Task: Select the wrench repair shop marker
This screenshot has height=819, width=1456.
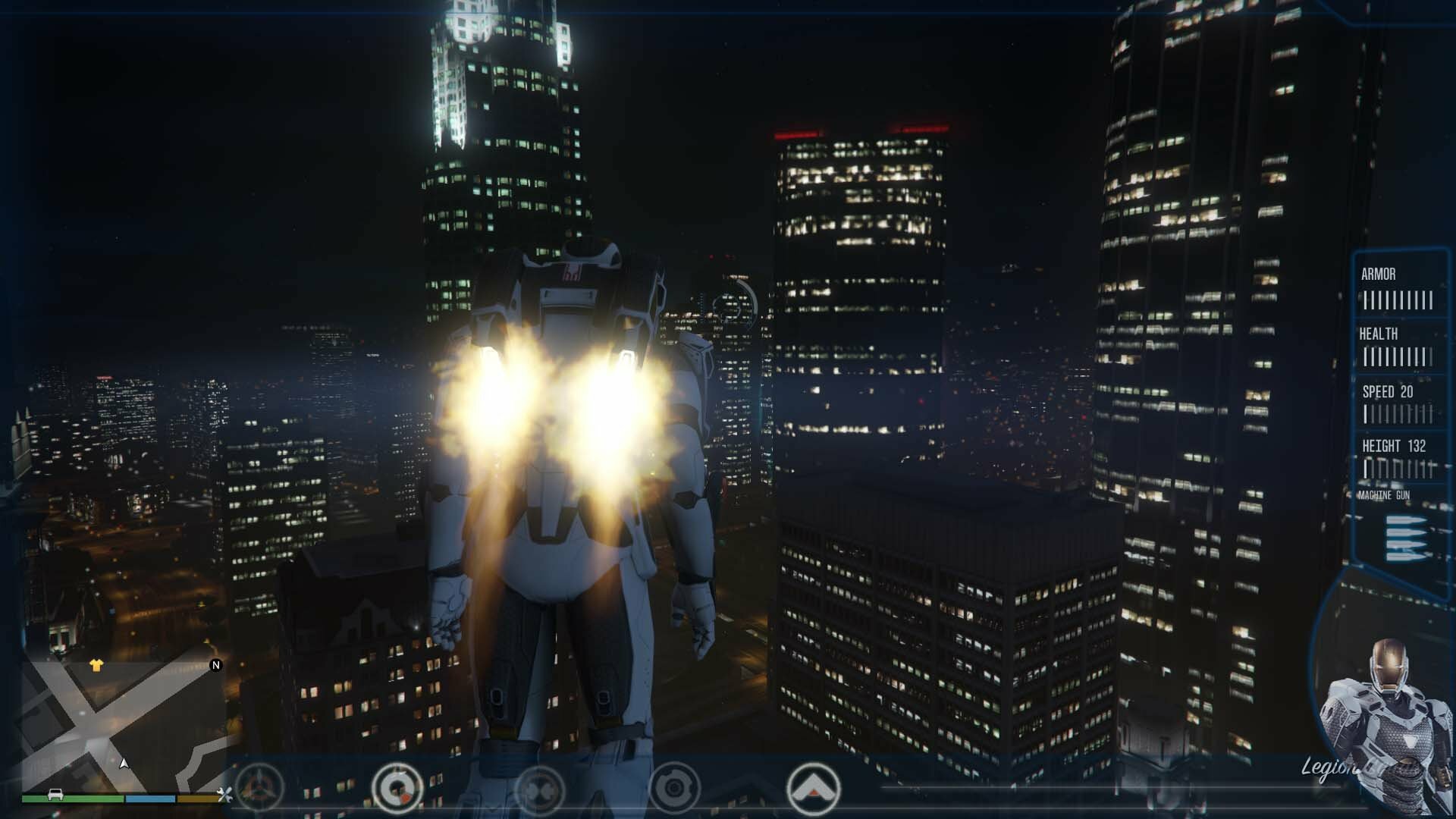Action: 224,795
